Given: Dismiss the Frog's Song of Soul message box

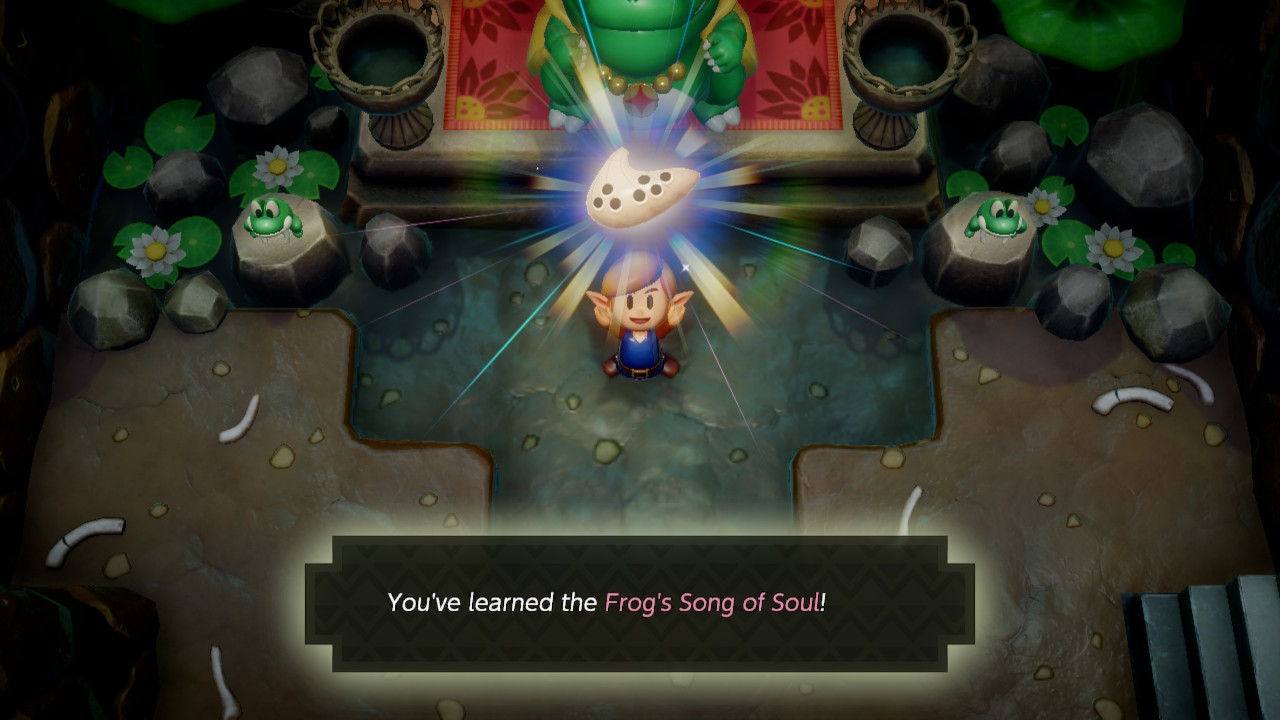Looking at the screenshot, I should coord(640,603).
